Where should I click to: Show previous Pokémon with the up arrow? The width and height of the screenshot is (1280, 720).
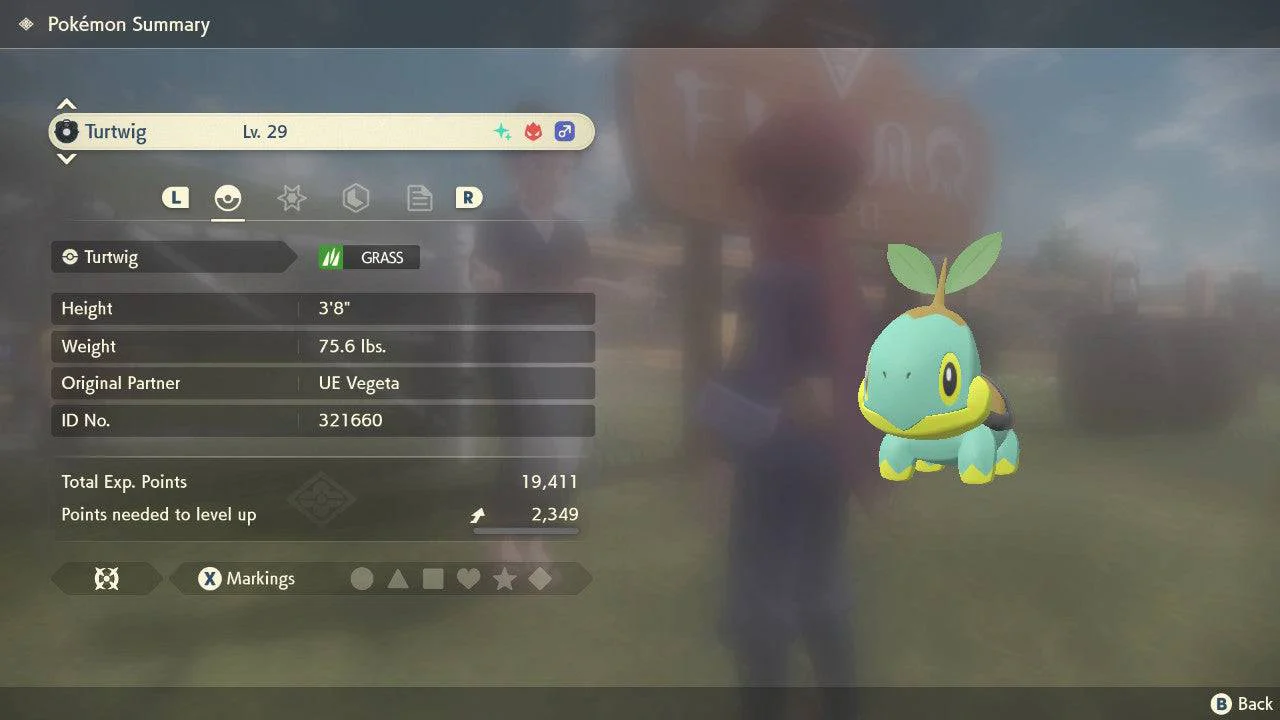[x=66, y=105]
